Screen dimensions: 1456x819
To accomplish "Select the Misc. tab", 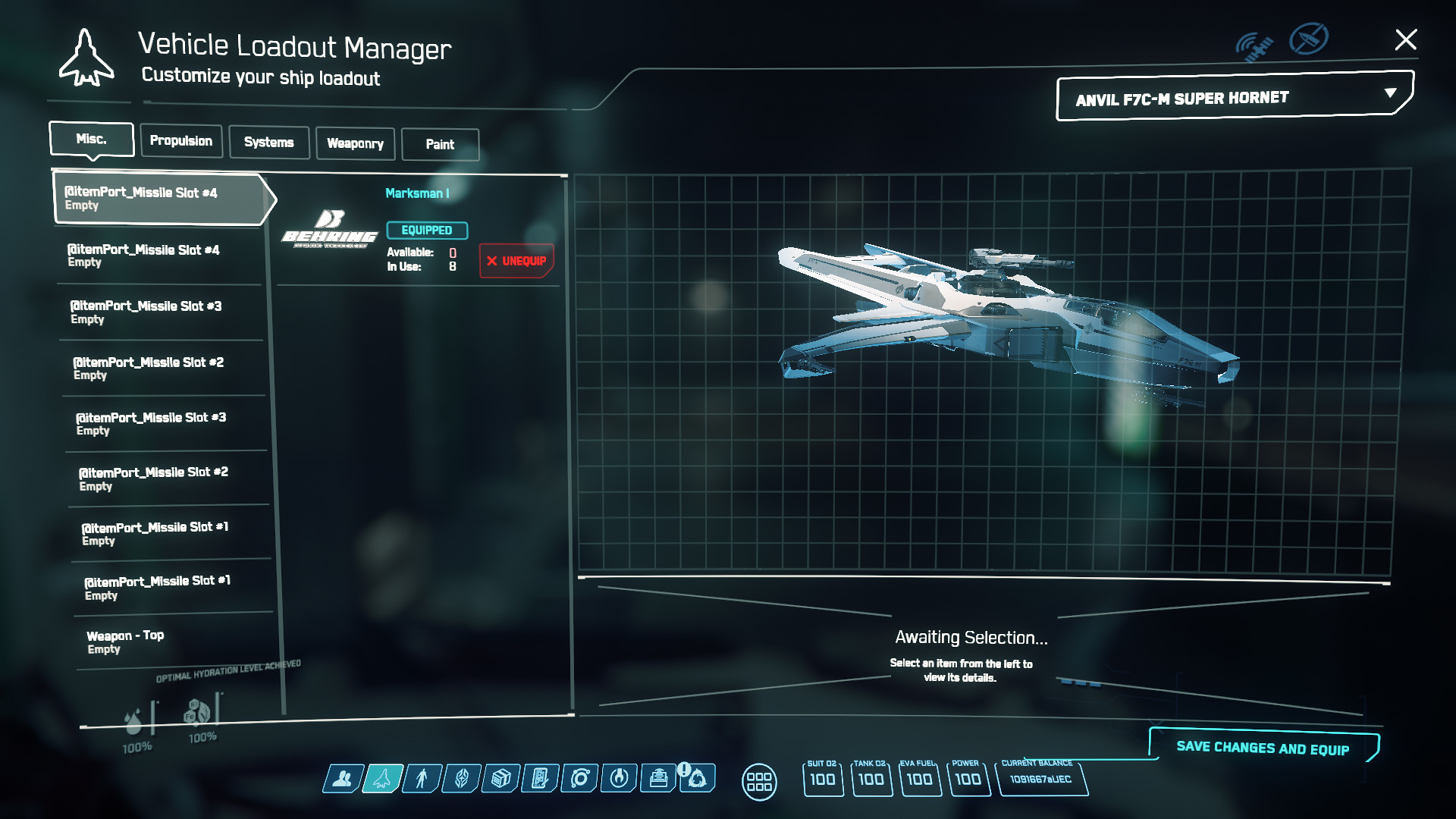I will [91, 140].
